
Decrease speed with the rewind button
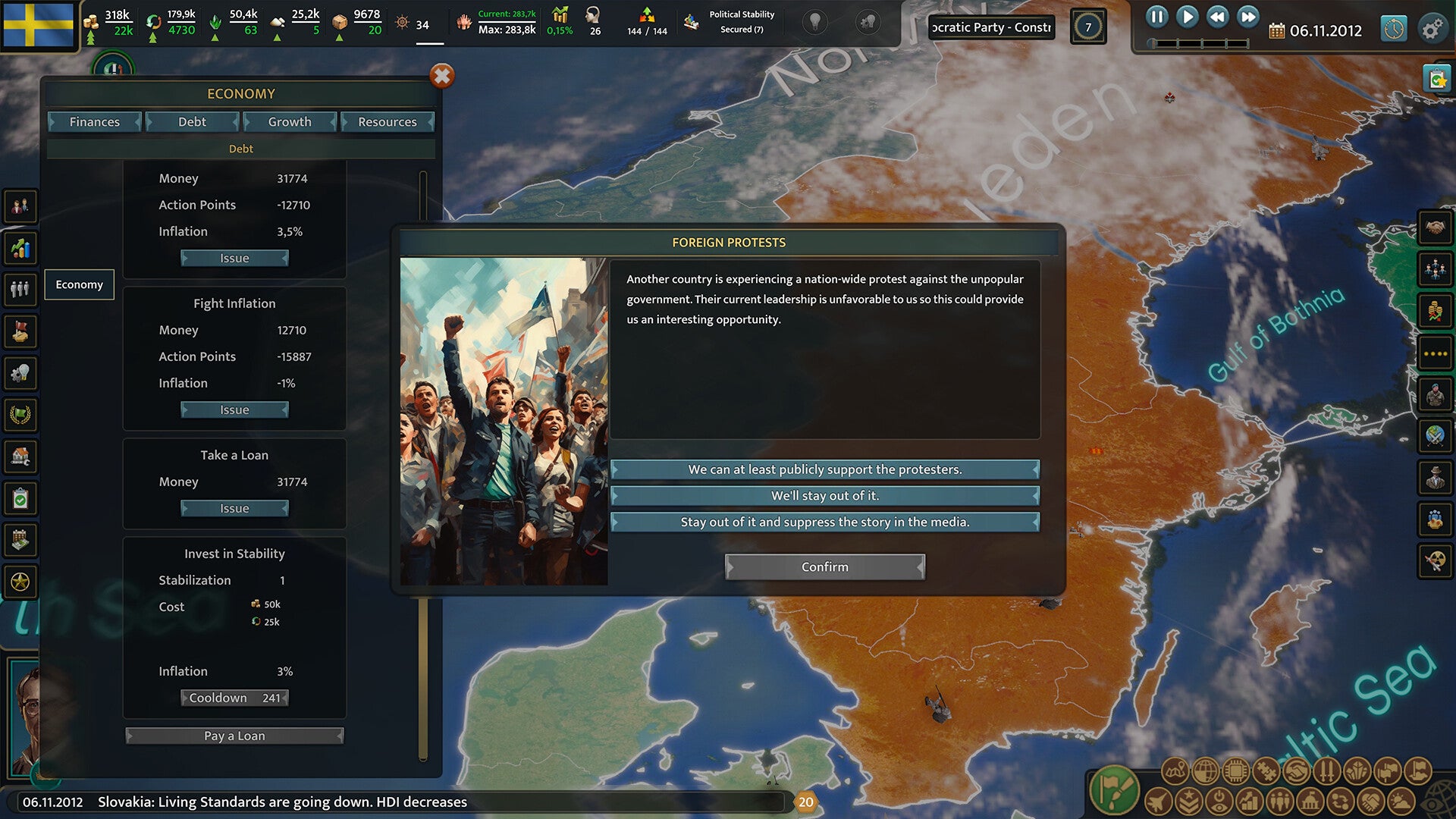point(1217,17)
